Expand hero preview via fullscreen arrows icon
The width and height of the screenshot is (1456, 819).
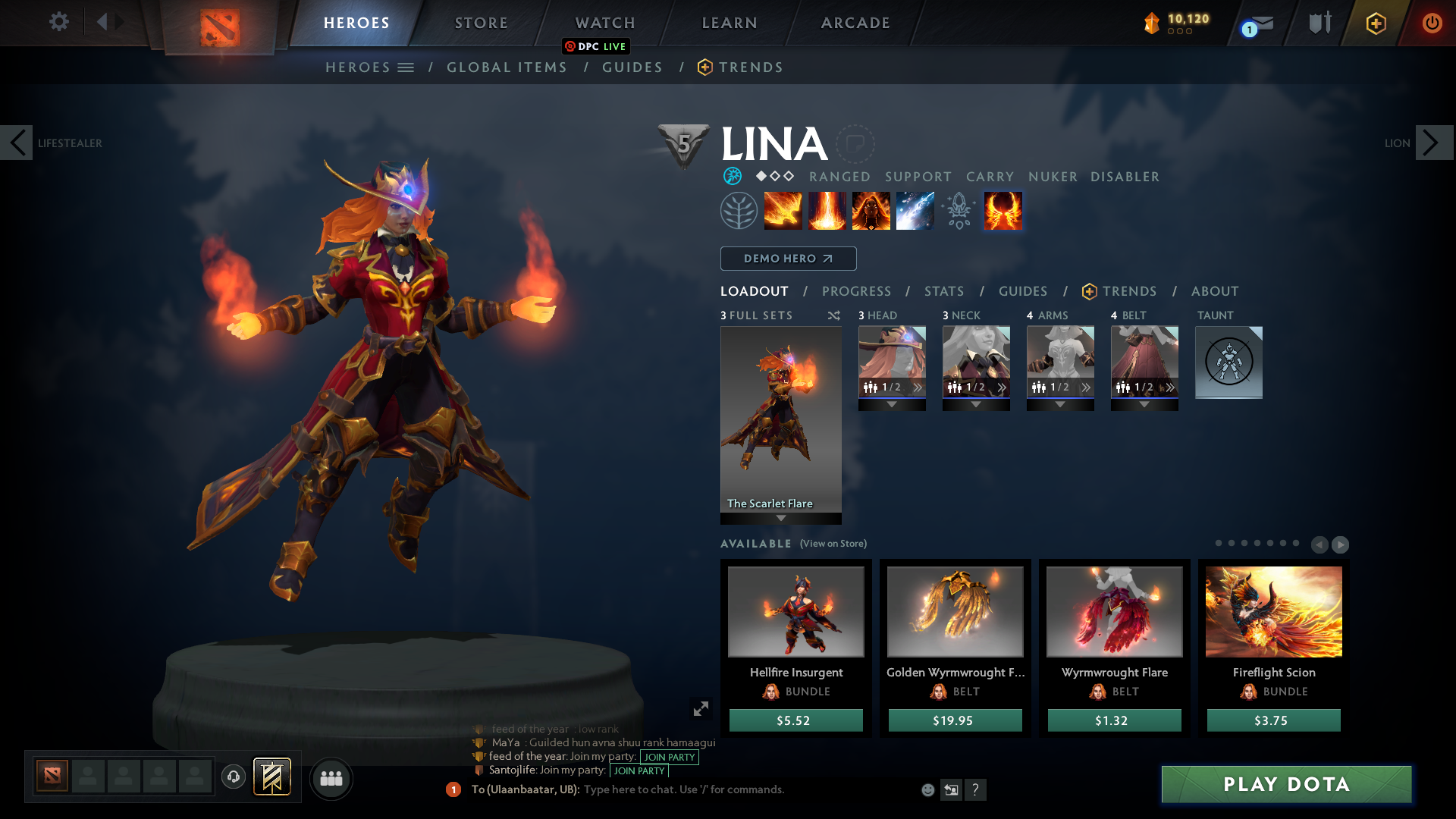(701, 708)
